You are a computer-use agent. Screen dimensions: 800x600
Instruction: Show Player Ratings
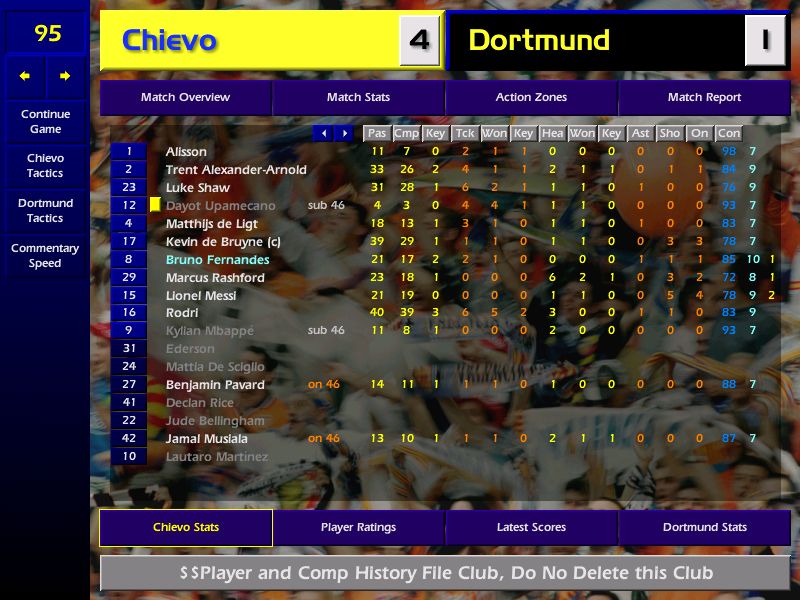coord(358,527)
